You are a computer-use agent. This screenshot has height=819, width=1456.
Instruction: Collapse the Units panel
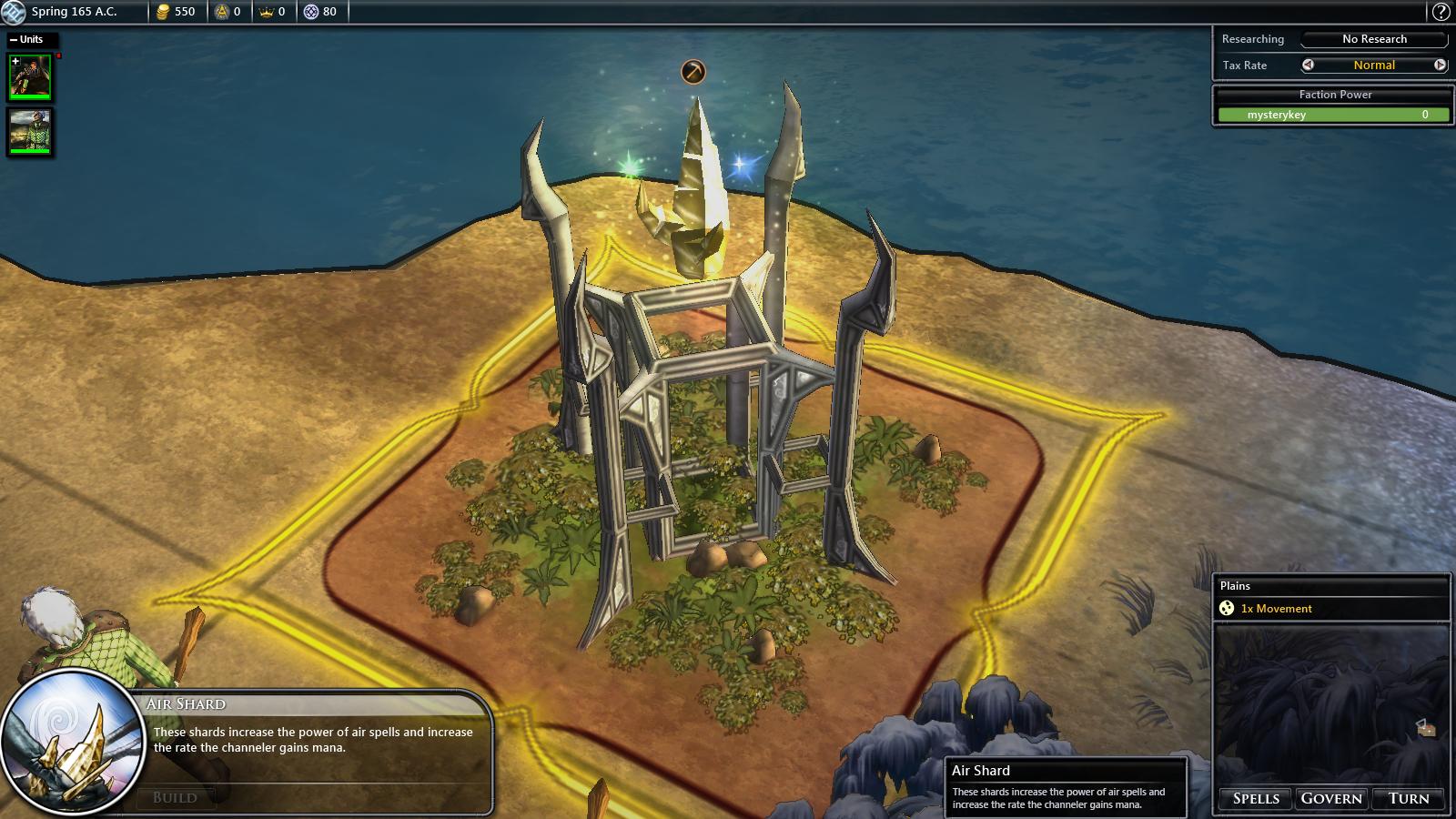click(14, 39)
